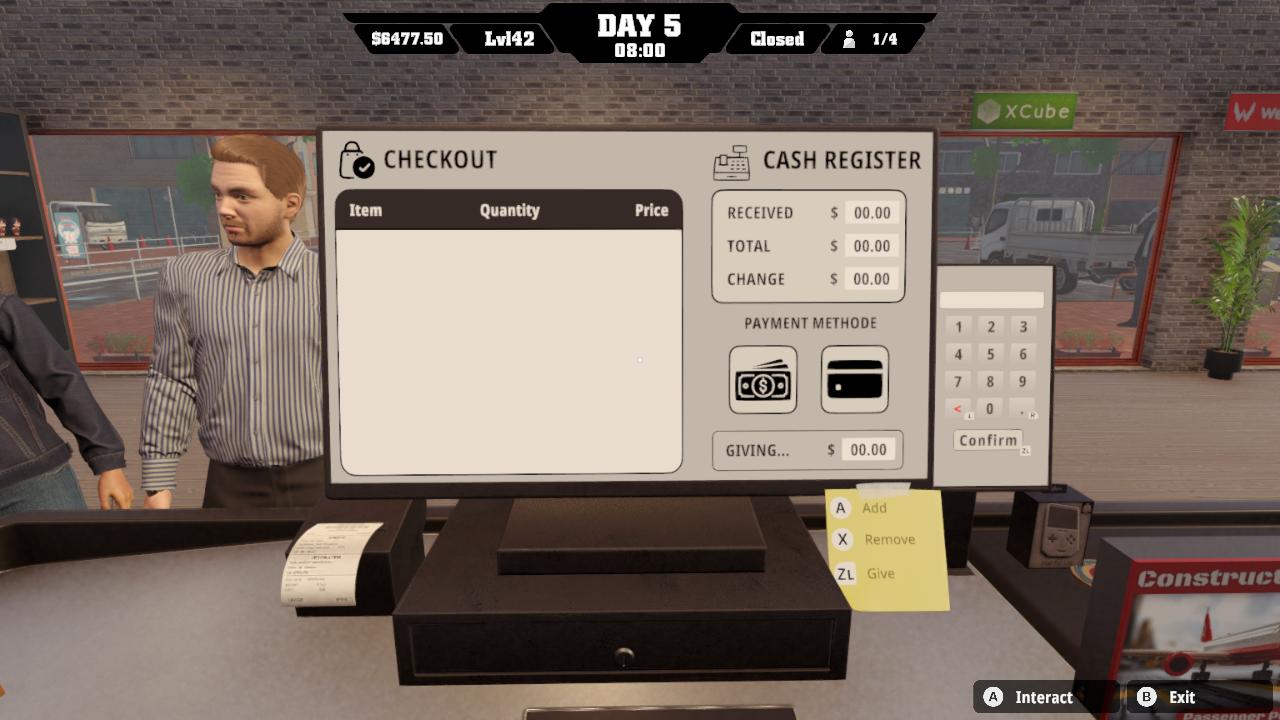Click the handheld game device beside the register
The width and height of the screenshot is (1280, 720).
(1060, 528)
